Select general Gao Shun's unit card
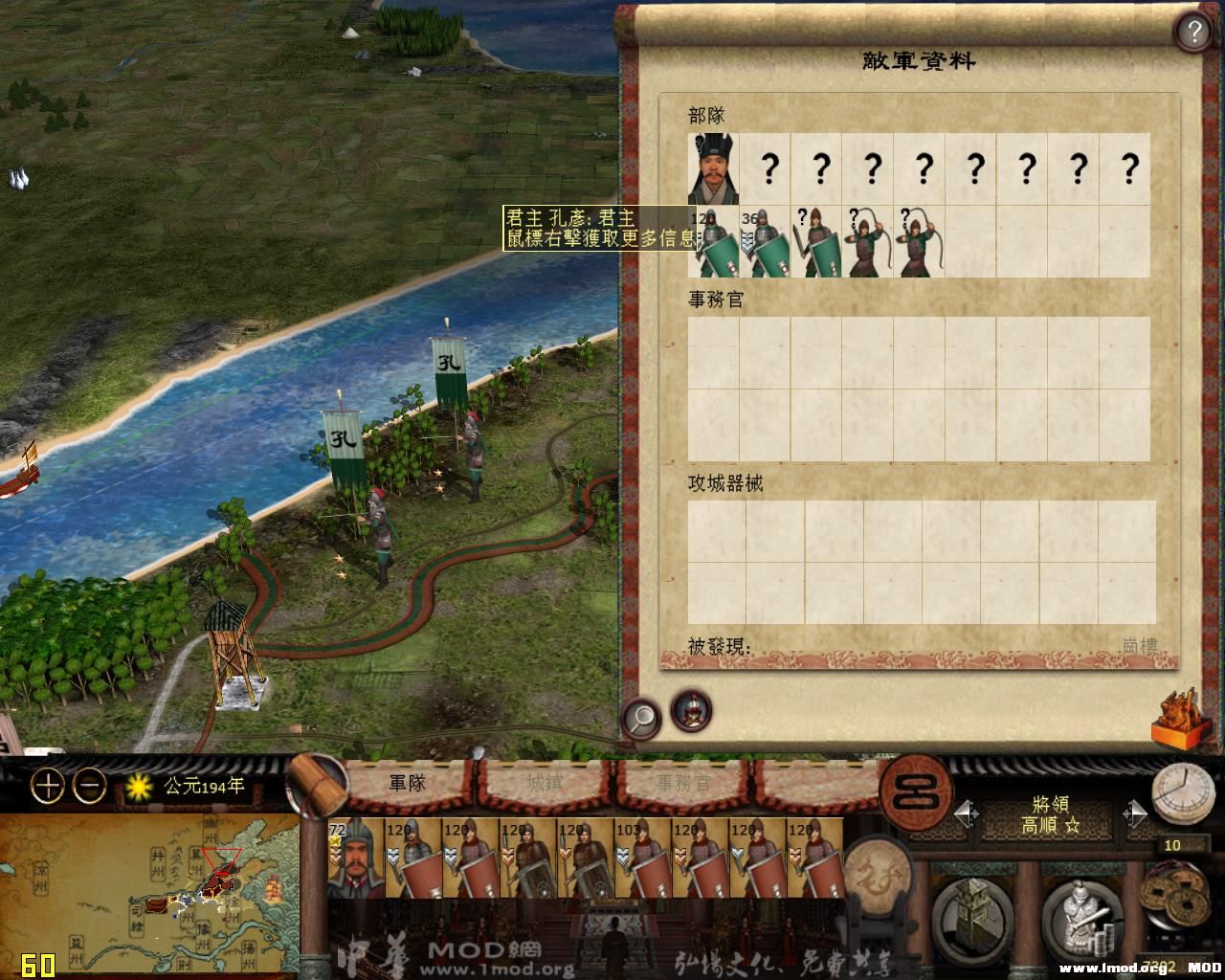The image size is (1225, 980). pos(355,857)
